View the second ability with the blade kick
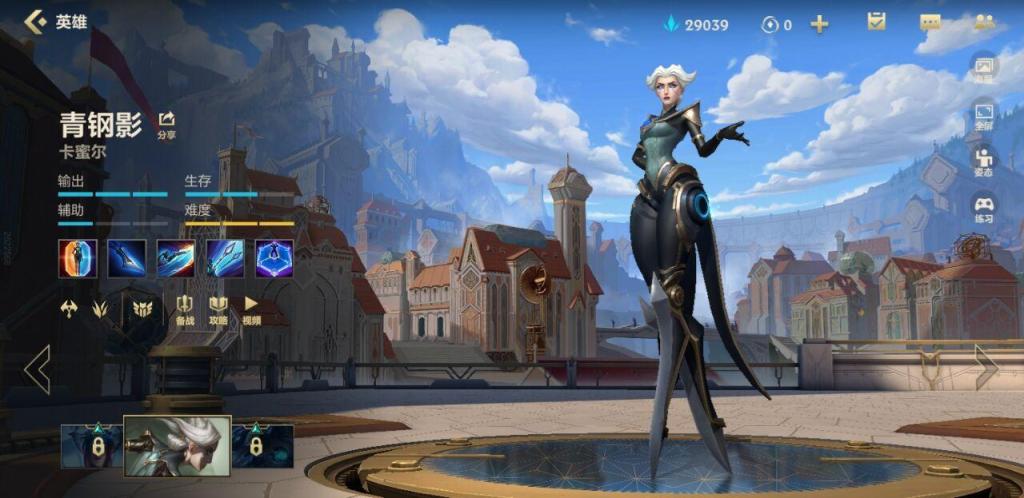This screenshot has width=1024, height=498. (126, 258)
